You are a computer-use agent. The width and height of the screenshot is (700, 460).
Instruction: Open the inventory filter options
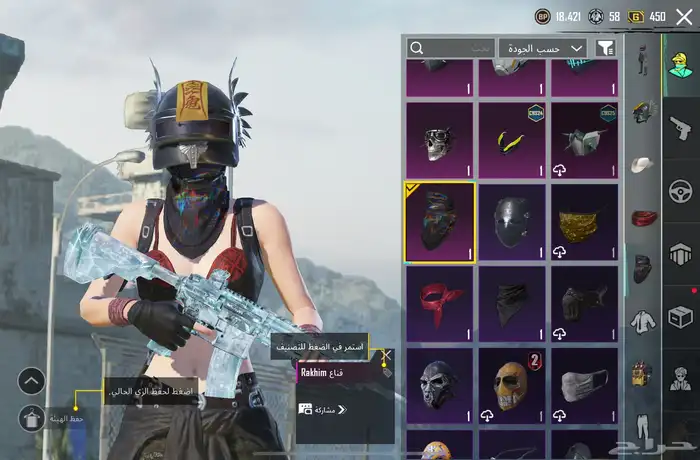pyautogui.click(x=605, y=47)
